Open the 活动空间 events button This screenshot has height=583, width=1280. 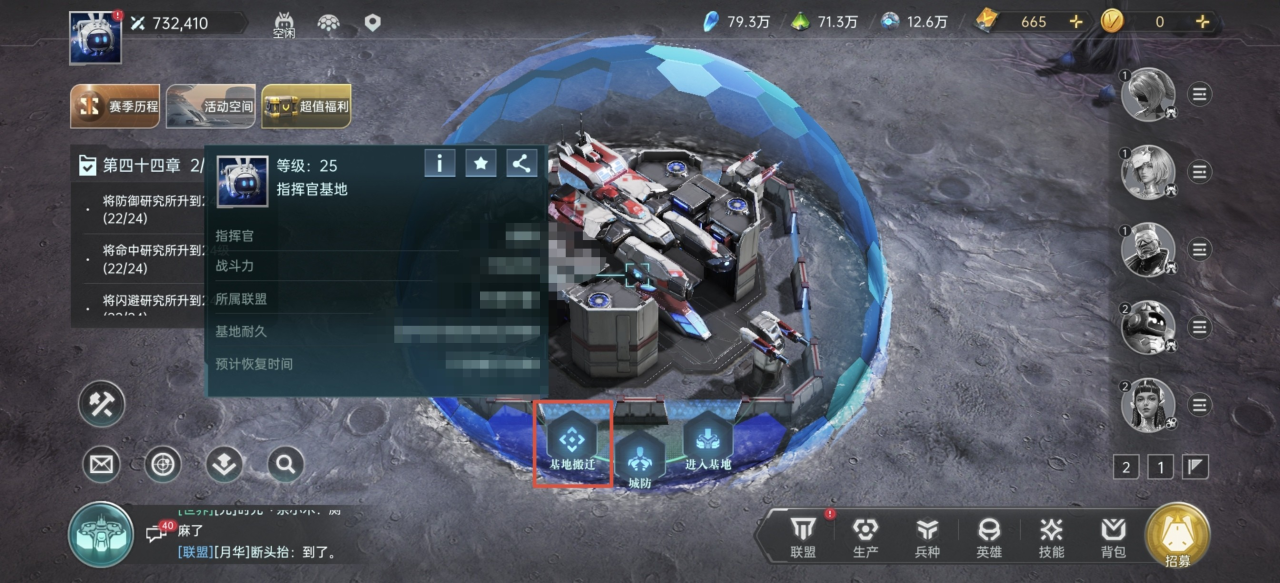[x=211, y=106]
